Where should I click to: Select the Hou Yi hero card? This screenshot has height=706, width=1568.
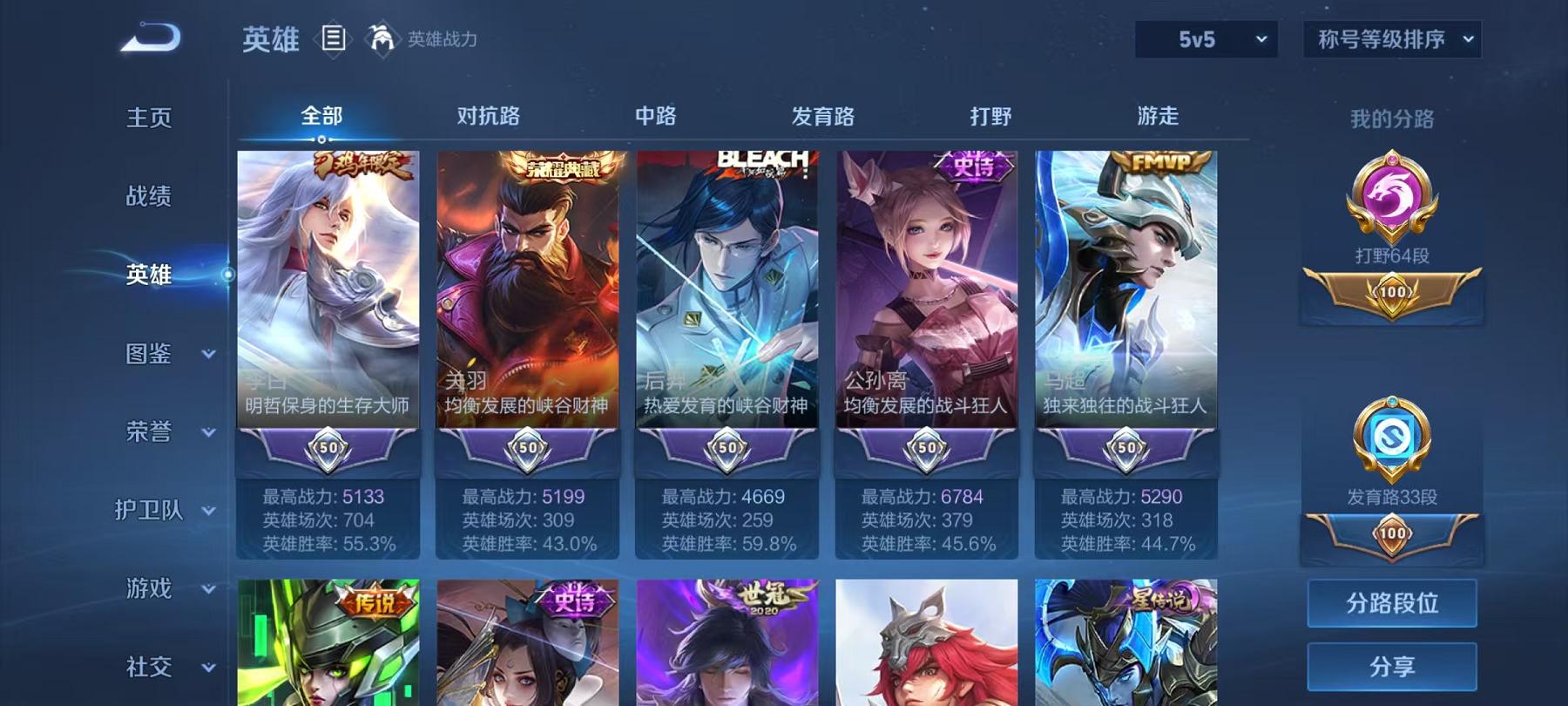(727, 288)
